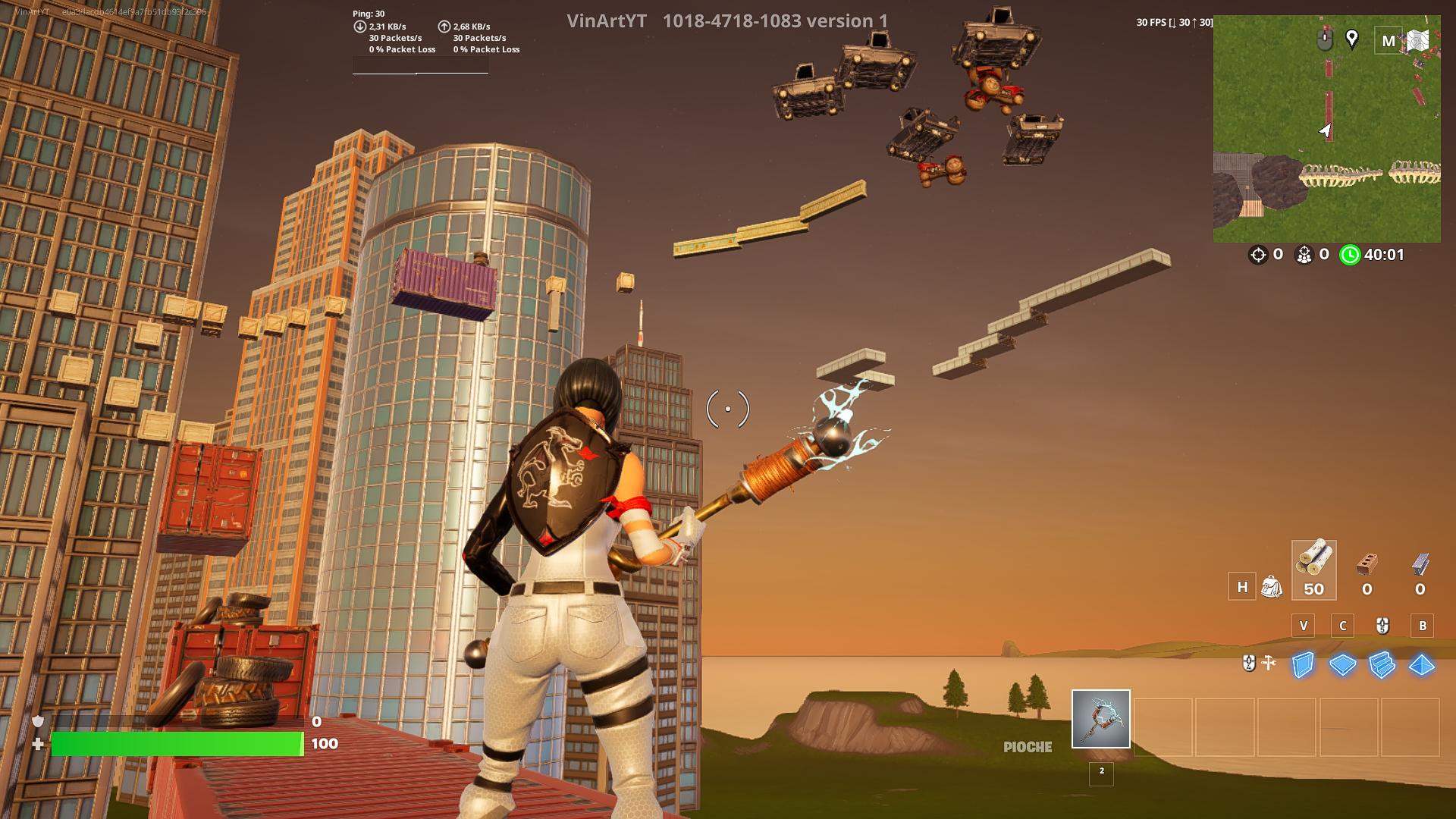Open the backpack inventory icon next to H

click(x=1272, y=587)
